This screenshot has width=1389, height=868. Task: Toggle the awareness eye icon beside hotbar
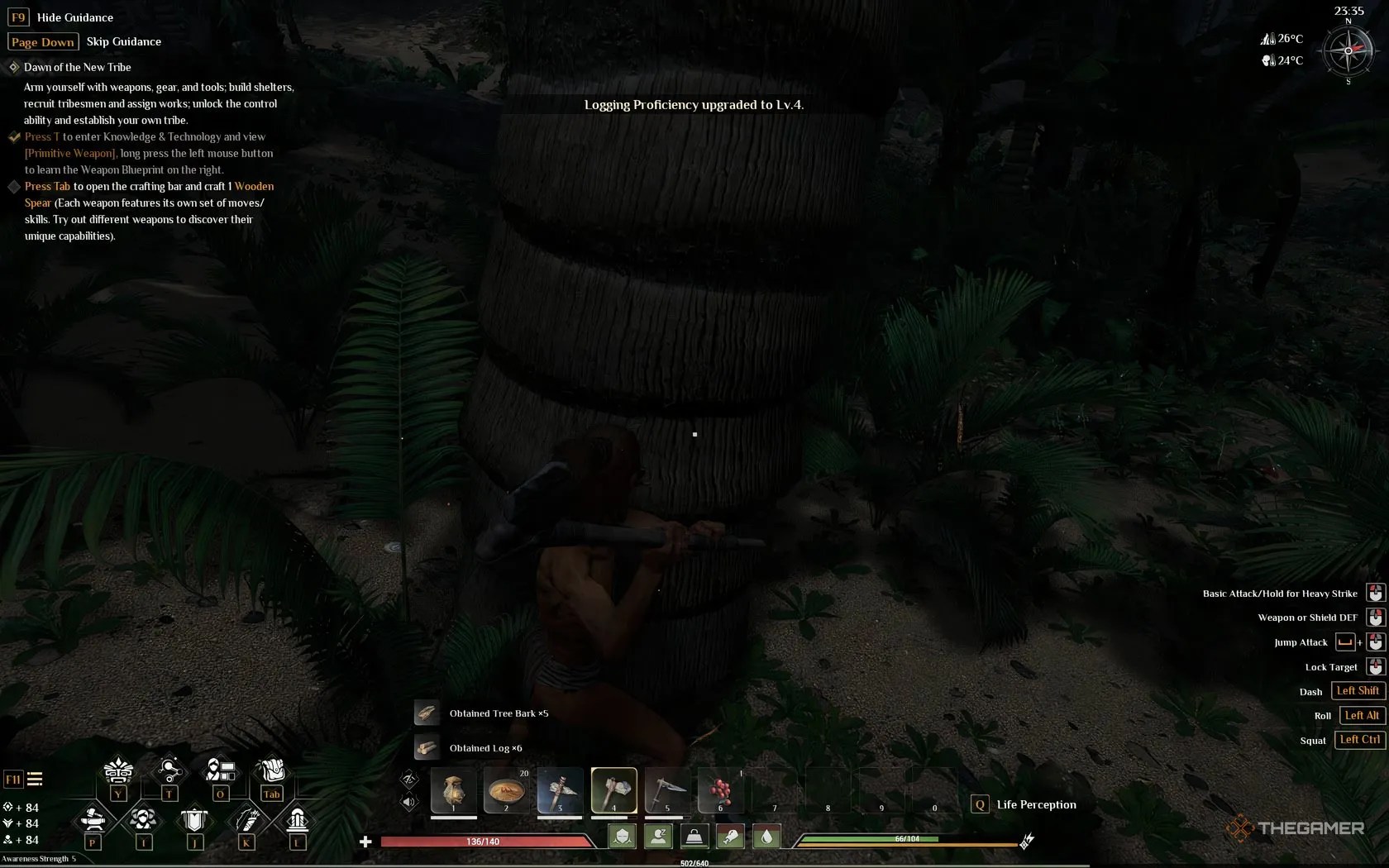tap(408, 777)
